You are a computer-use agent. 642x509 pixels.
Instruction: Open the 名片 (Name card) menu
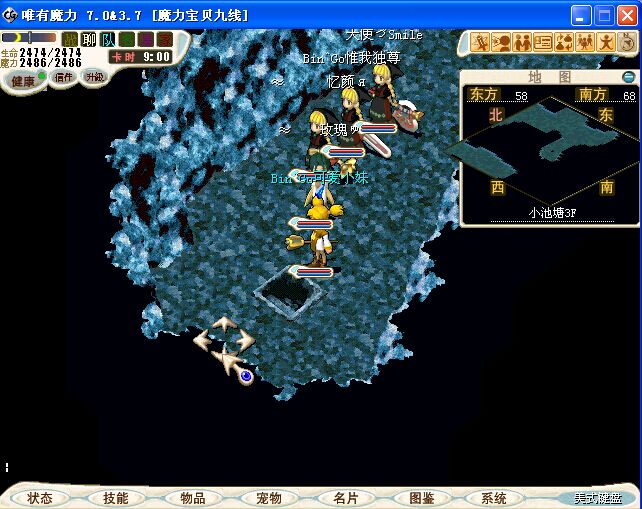tap(345, 497)
